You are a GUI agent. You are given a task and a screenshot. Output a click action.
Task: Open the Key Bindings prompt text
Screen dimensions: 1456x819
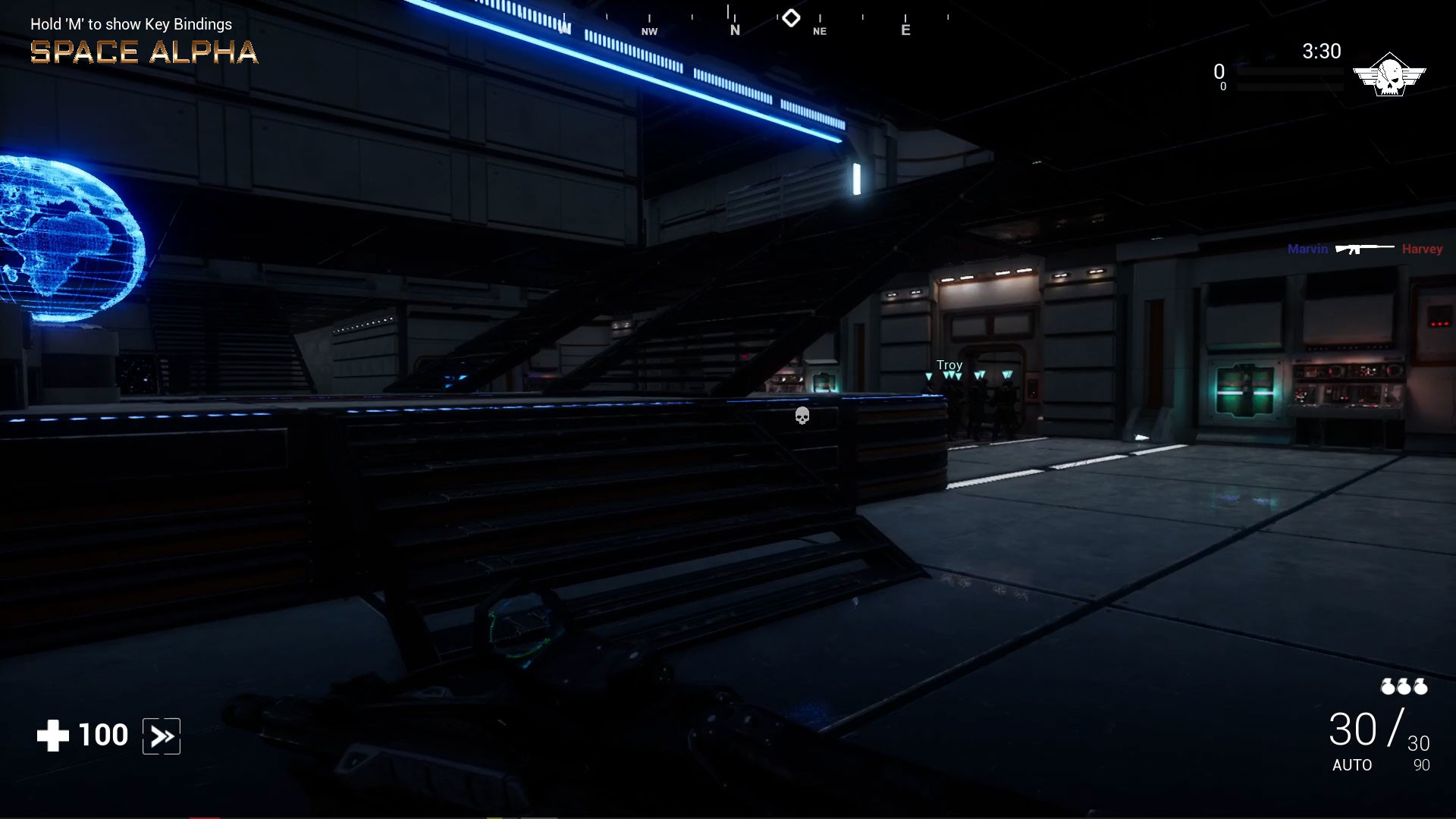130,24
